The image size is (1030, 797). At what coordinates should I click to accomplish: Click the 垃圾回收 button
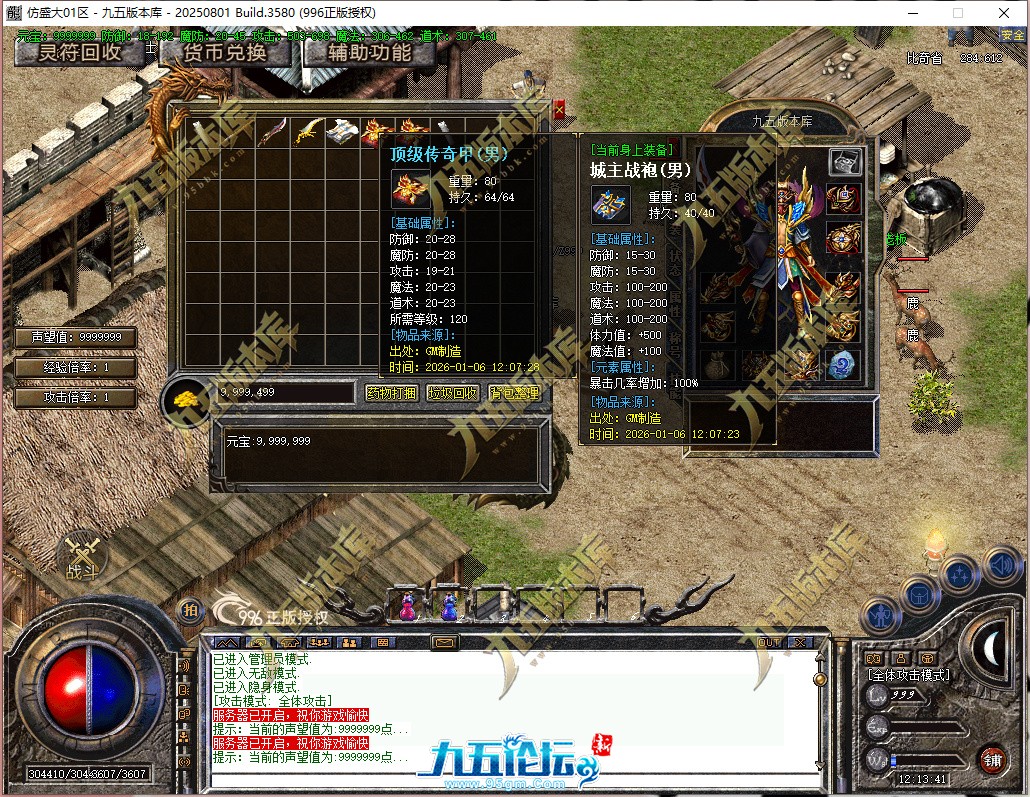(x=453, y=393)
